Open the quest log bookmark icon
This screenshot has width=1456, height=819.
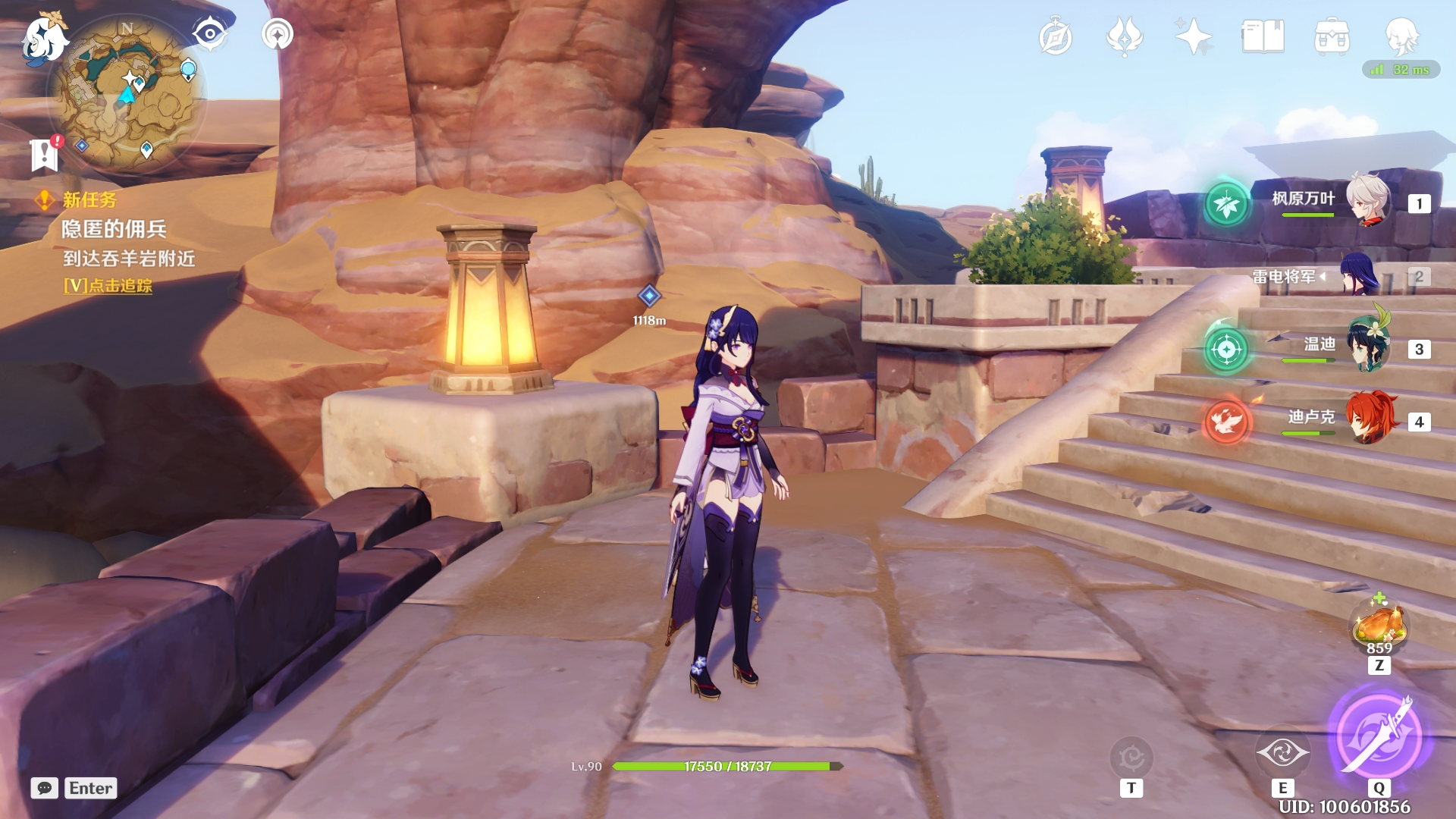pos(45,155)
